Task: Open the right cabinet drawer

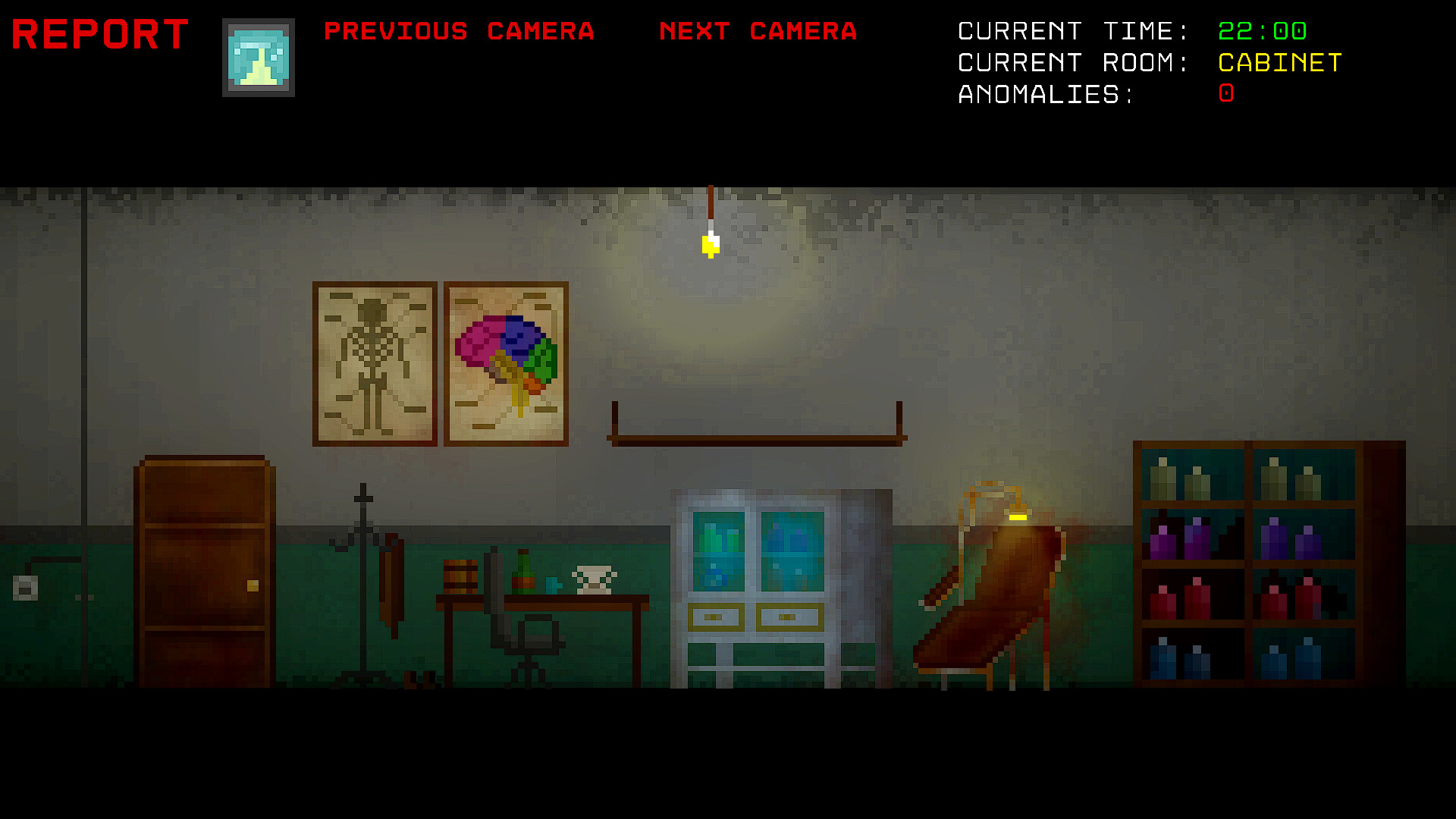Action: click(789, 618)
